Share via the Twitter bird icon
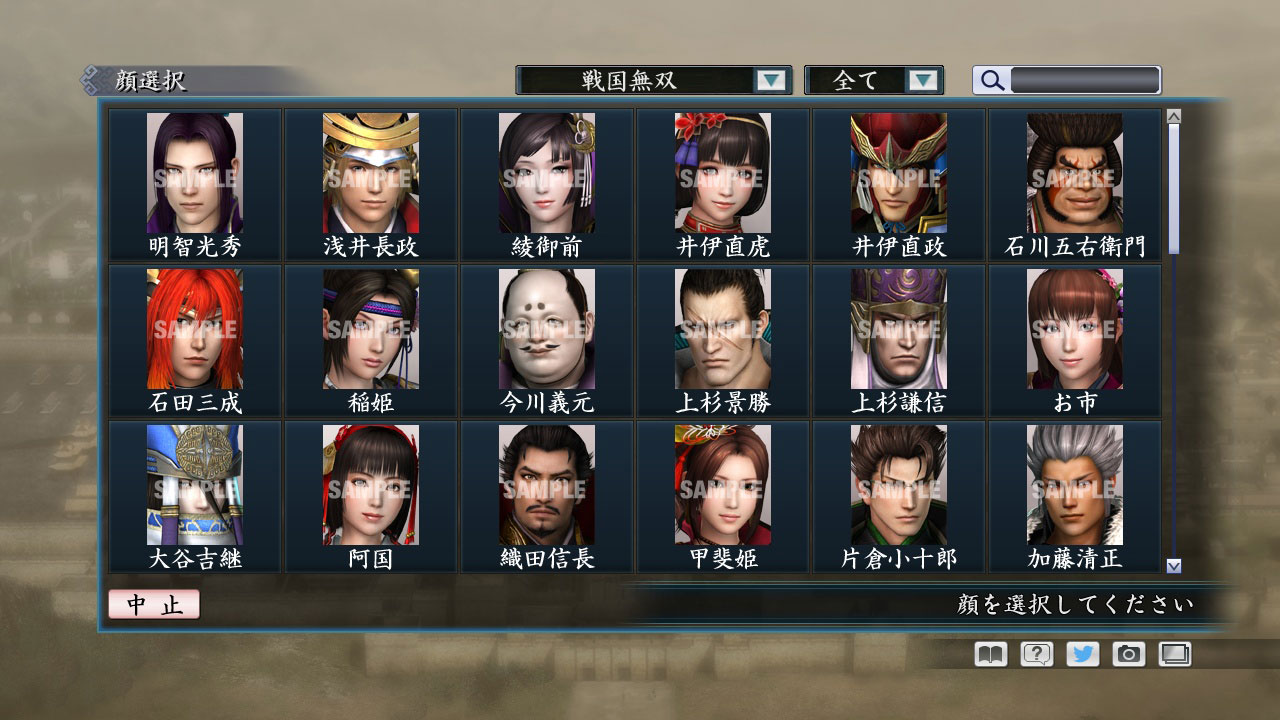Image resolution: width=1280 pixels, height=720 pixels. 1081,654
